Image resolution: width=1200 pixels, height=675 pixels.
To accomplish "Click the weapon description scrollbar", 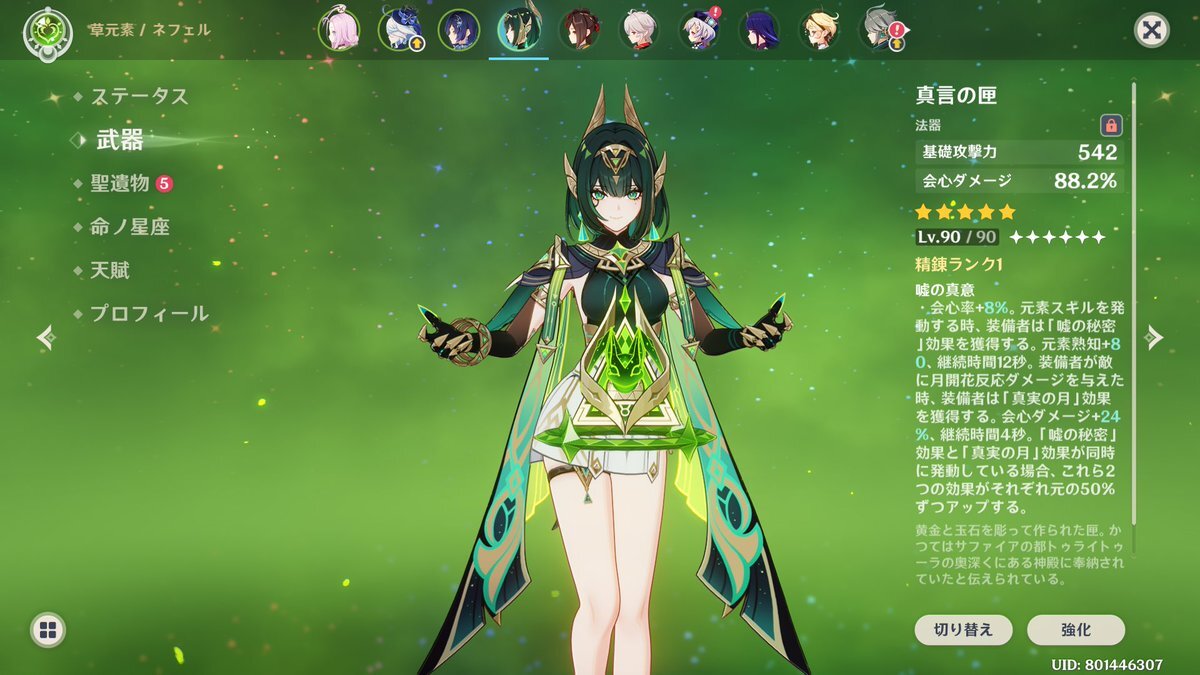I will [x=1133, y=300].
